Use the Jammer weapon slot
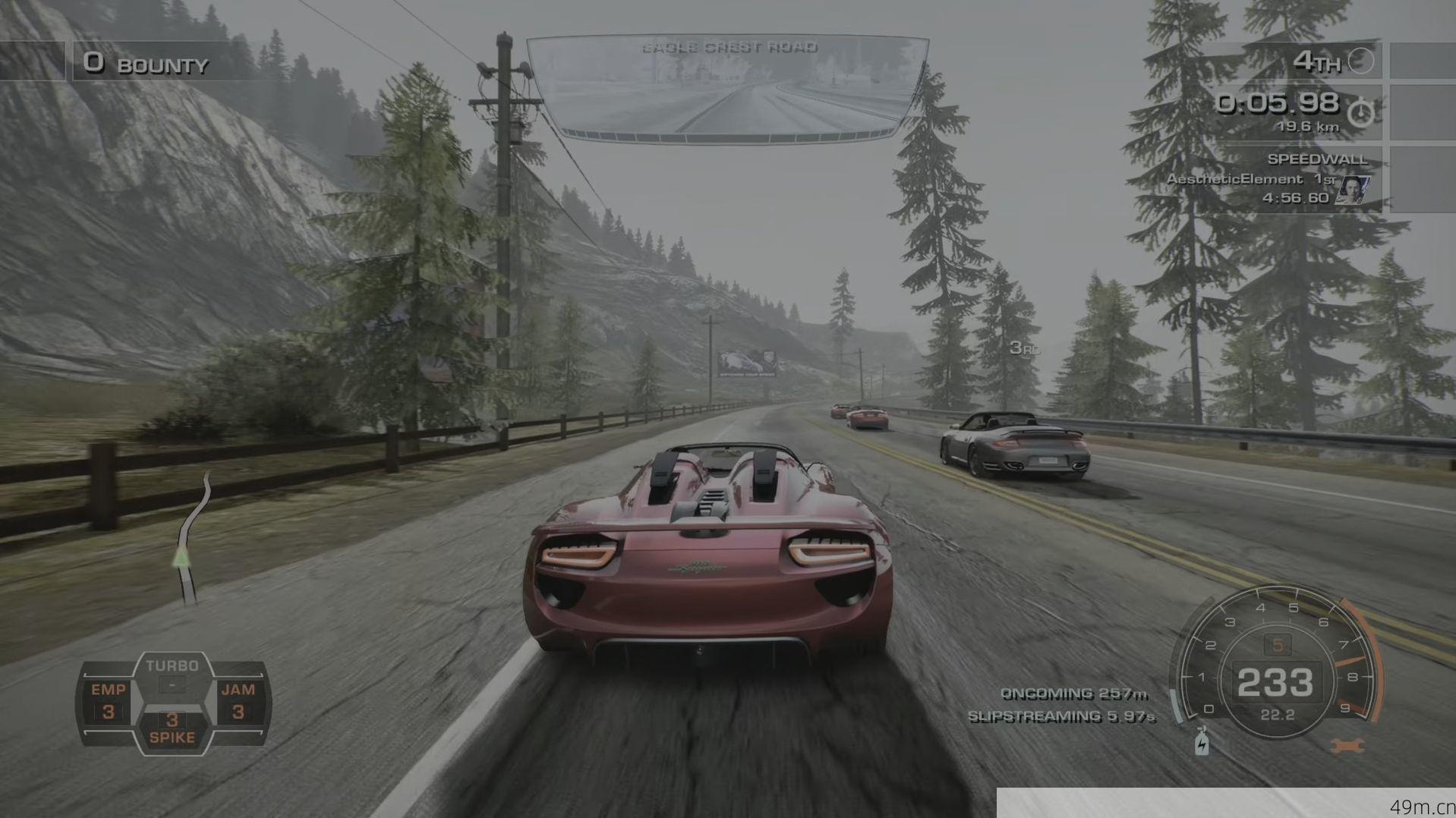1456x818 pixels. tap(238, 701)
